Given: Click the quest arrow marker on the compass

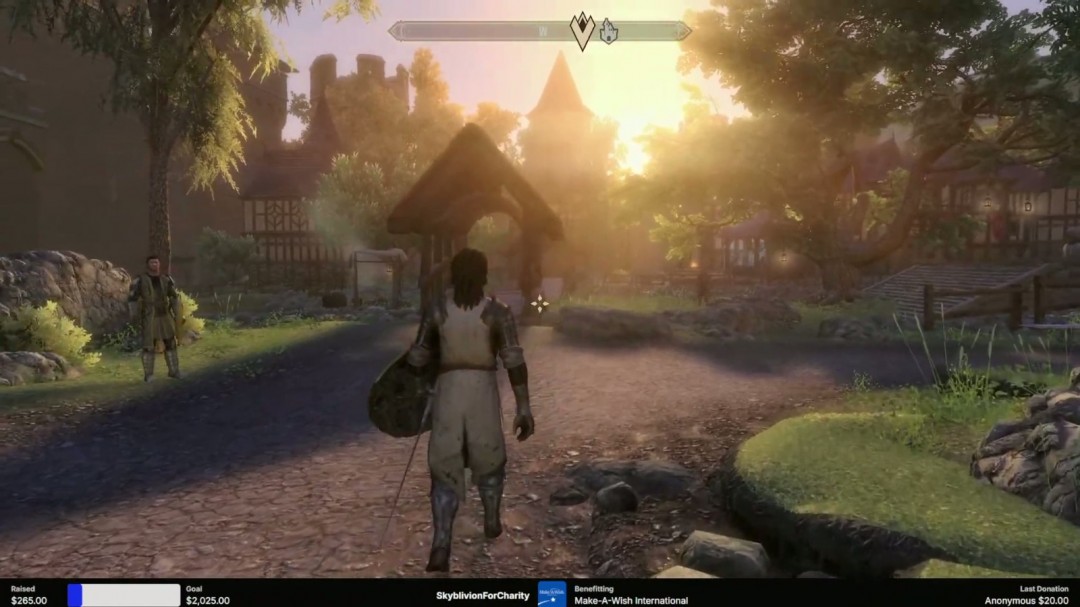Looking at the screenshot, I should pyautogui.click(x=582, y=31).
